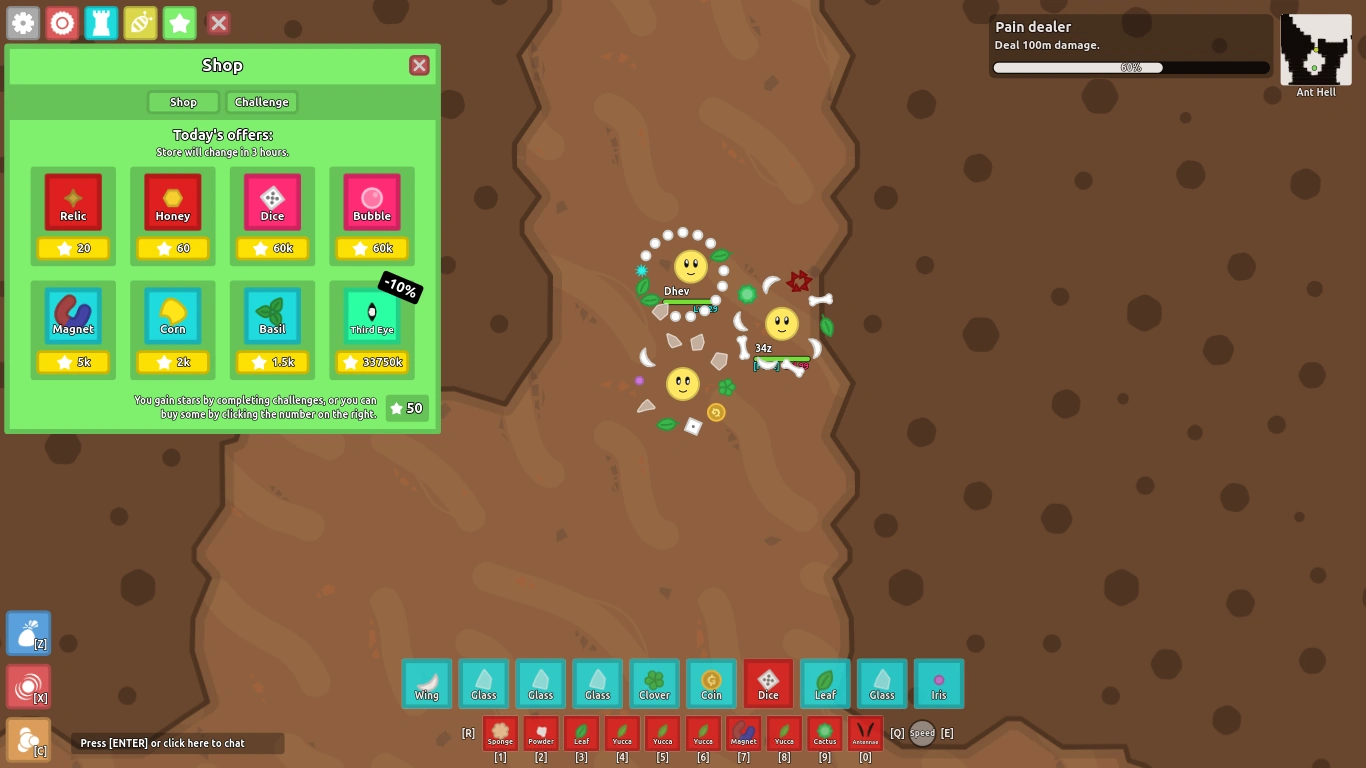Pick the Wing petal in the hotbar

426,683
